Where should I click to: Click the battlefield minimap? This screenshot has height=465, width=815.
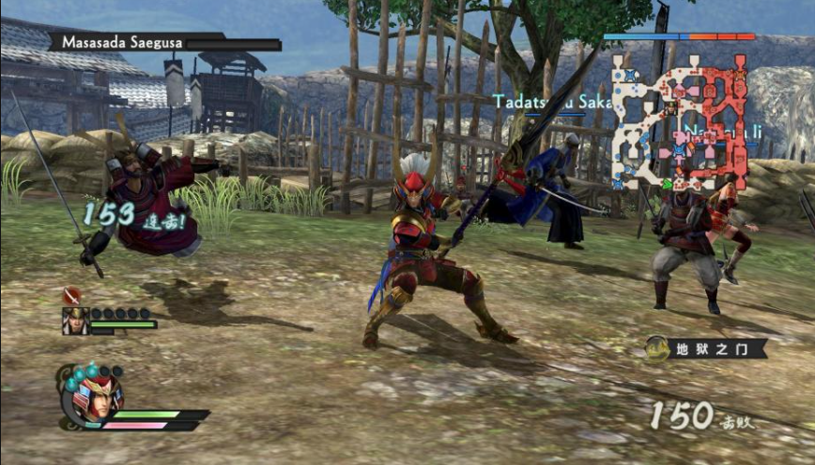pyautogui.click(x=681, y=121)
